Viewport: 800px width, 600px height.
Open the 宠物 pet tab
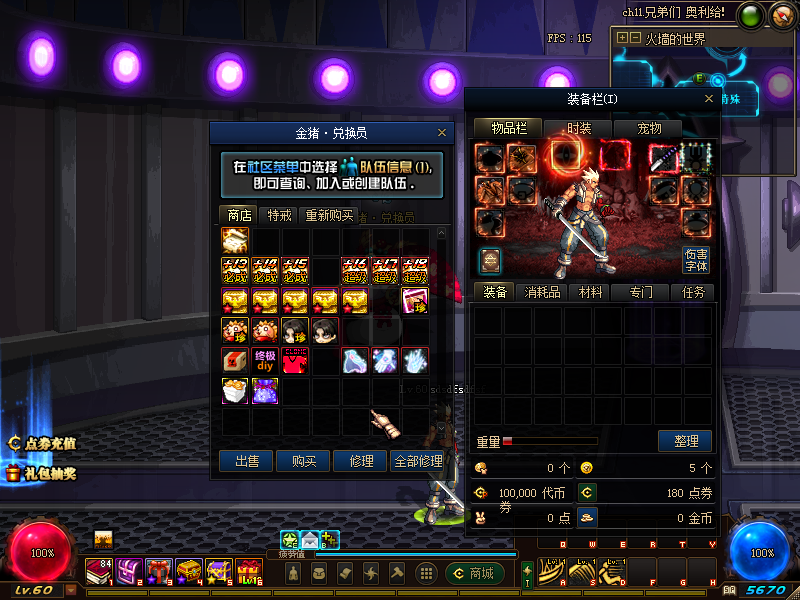649,129
